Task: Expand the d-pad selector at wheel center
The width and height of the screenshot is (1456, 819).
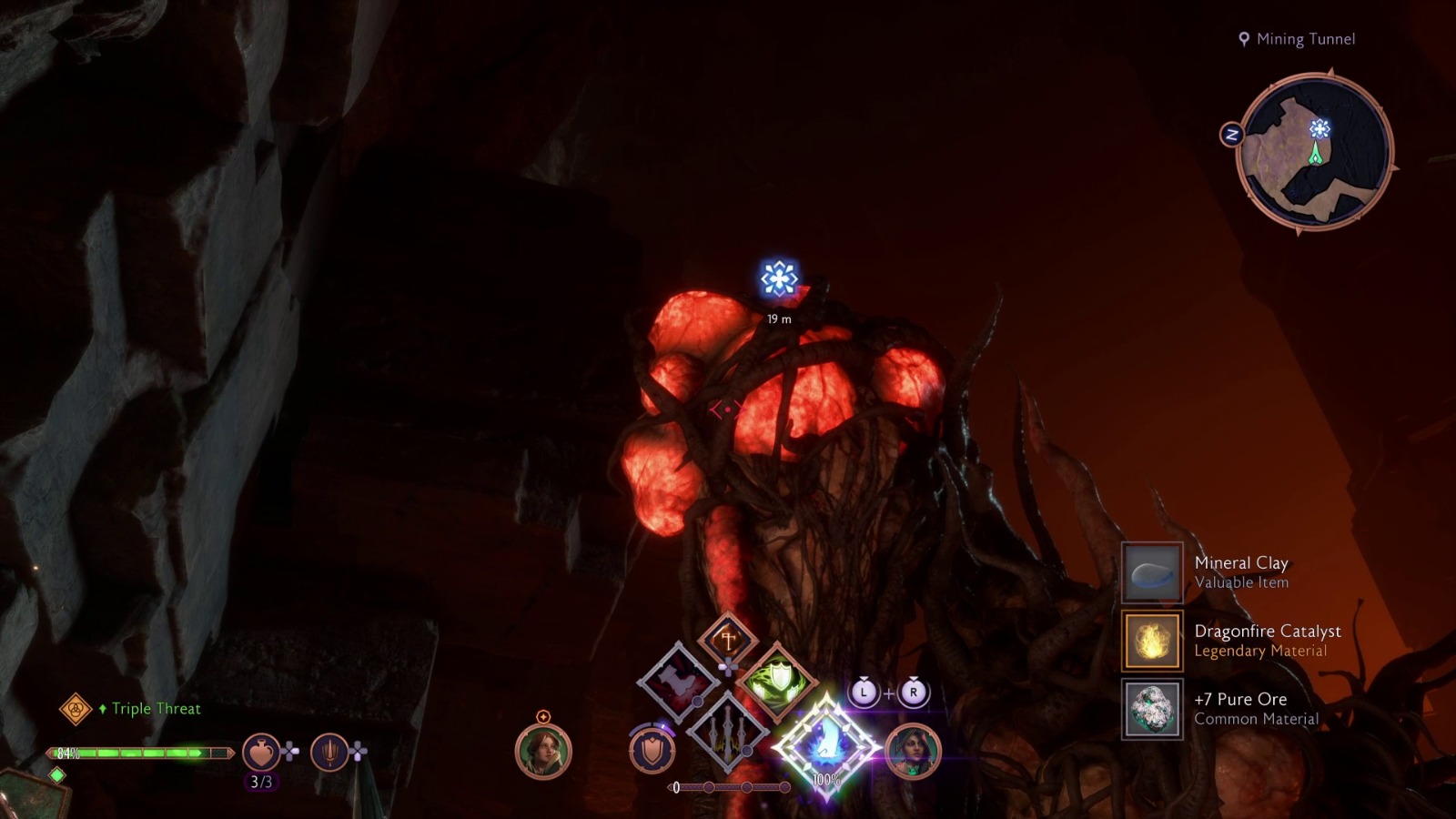Action: [728, 666]
